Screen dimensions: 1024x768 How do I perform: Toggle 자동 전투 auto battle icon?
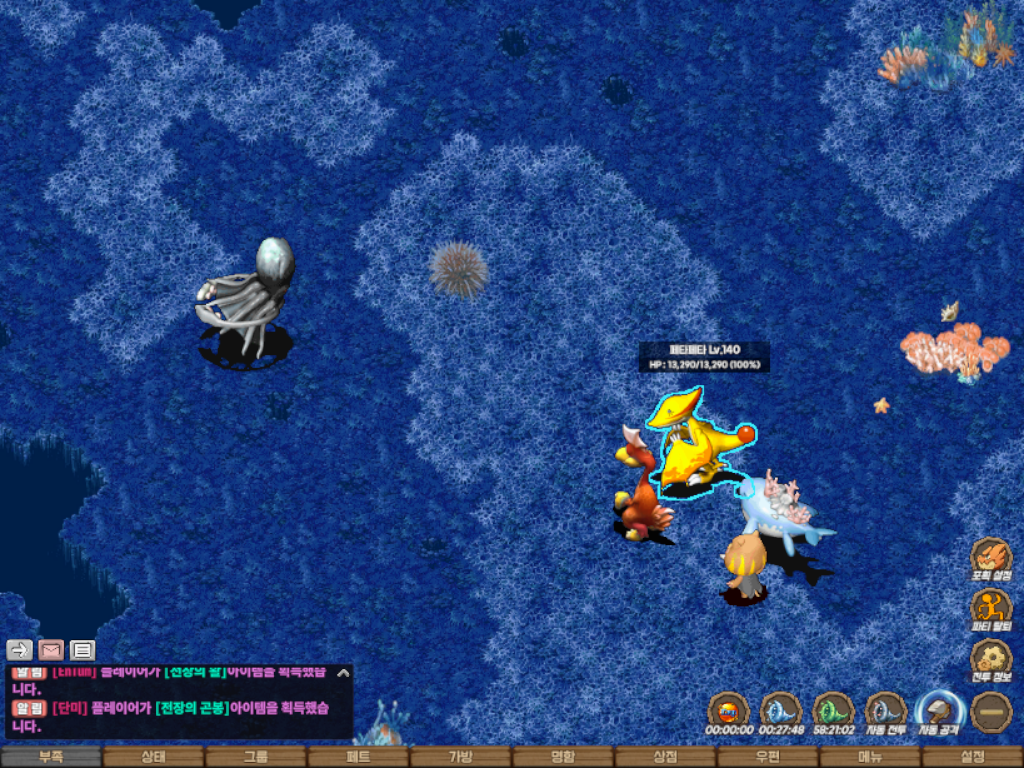pos(885,710)
